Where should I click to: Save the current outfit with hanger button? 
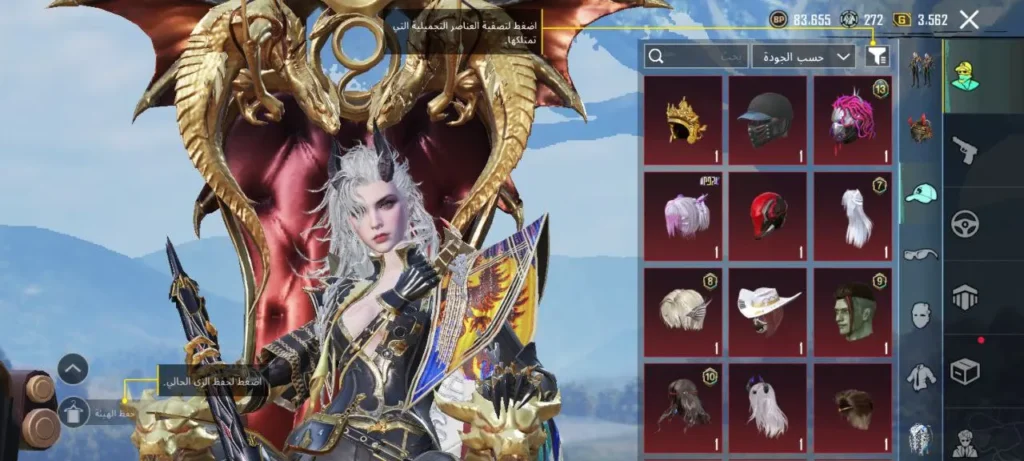(x=73, y=411)
